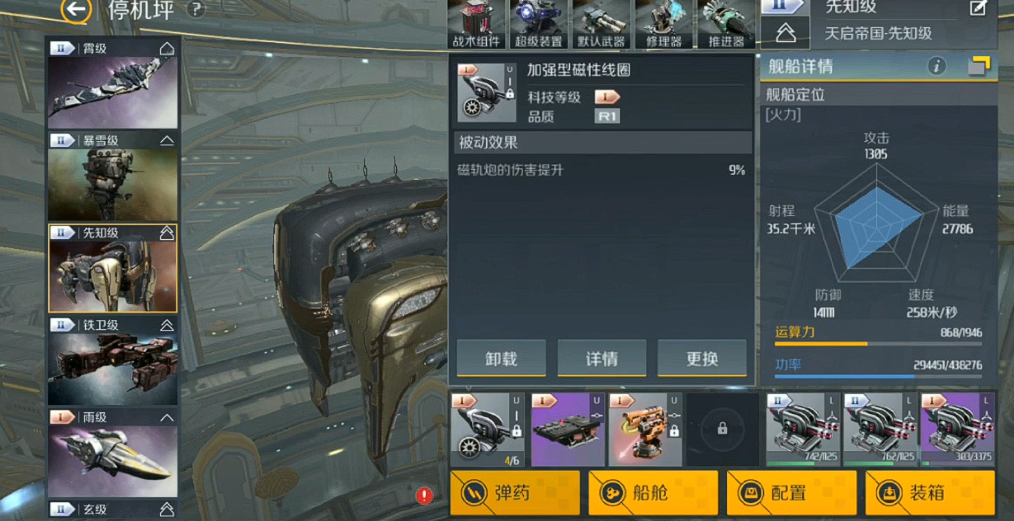
Task: Open the 弹药 ammo menu
Action: click(514, 493)
